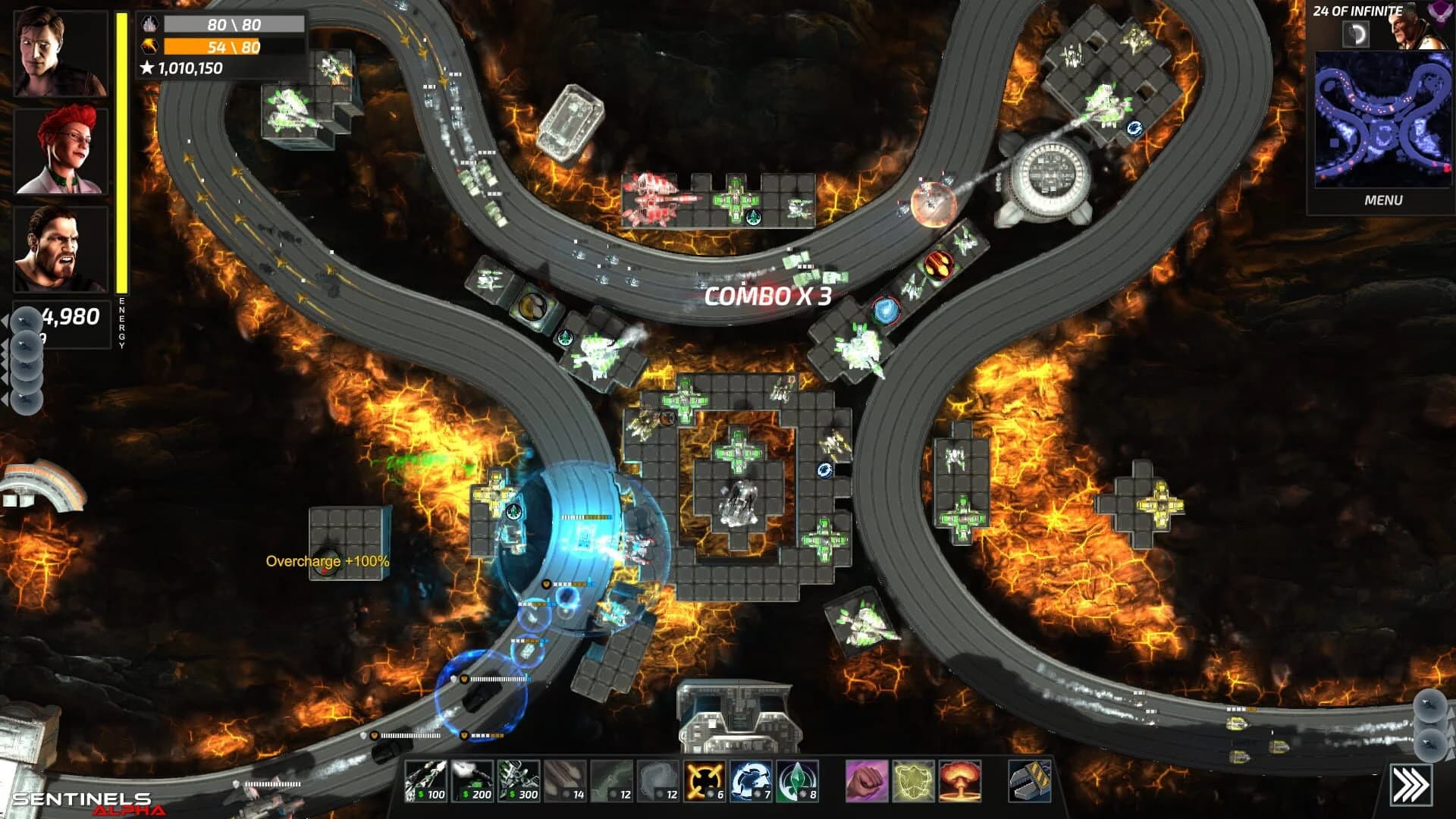Click the Overcharge +100% tower label

[x=327, y=563]
